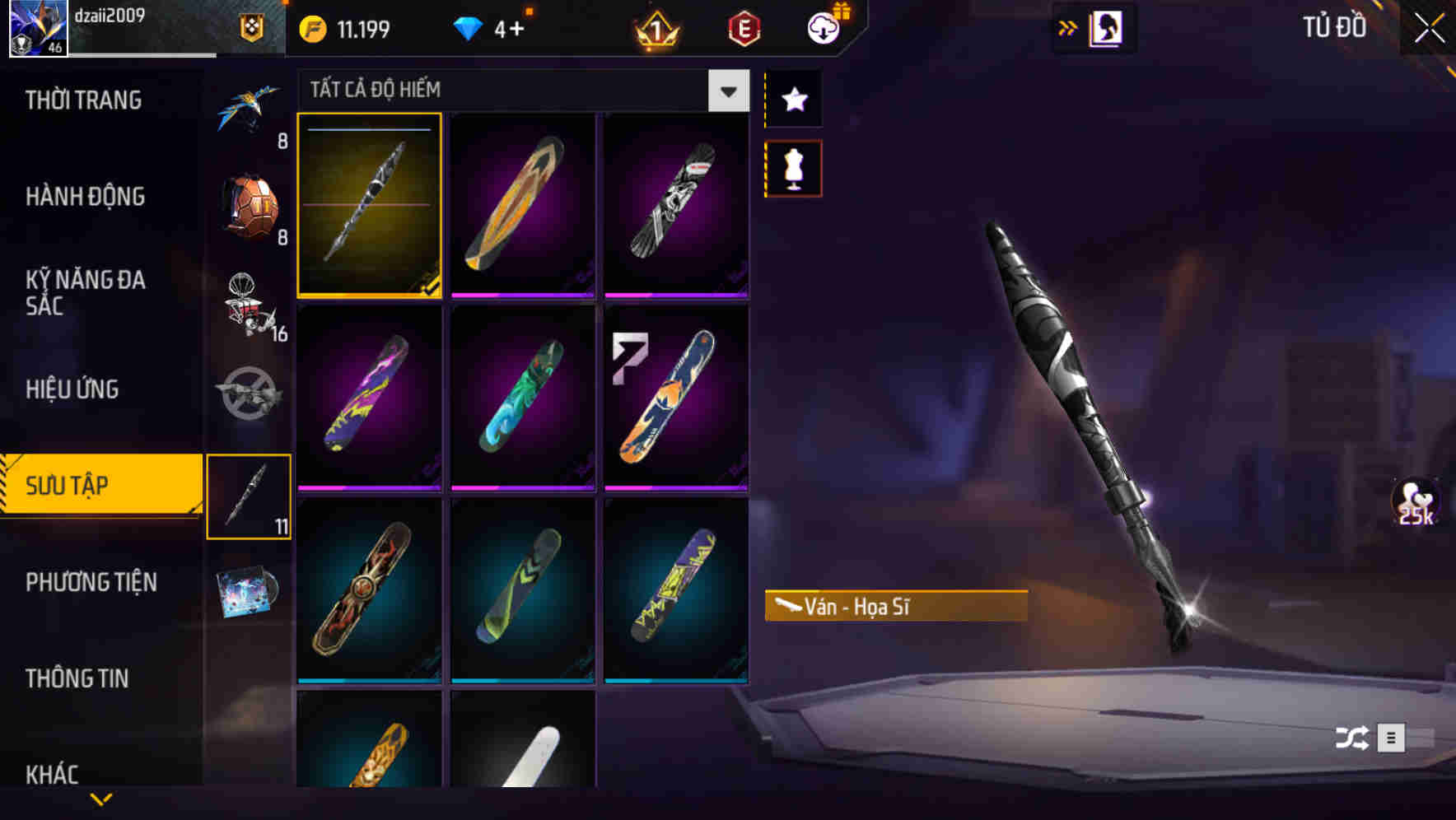
Task: Open the loot box skin category
Action: coord(250,200)
